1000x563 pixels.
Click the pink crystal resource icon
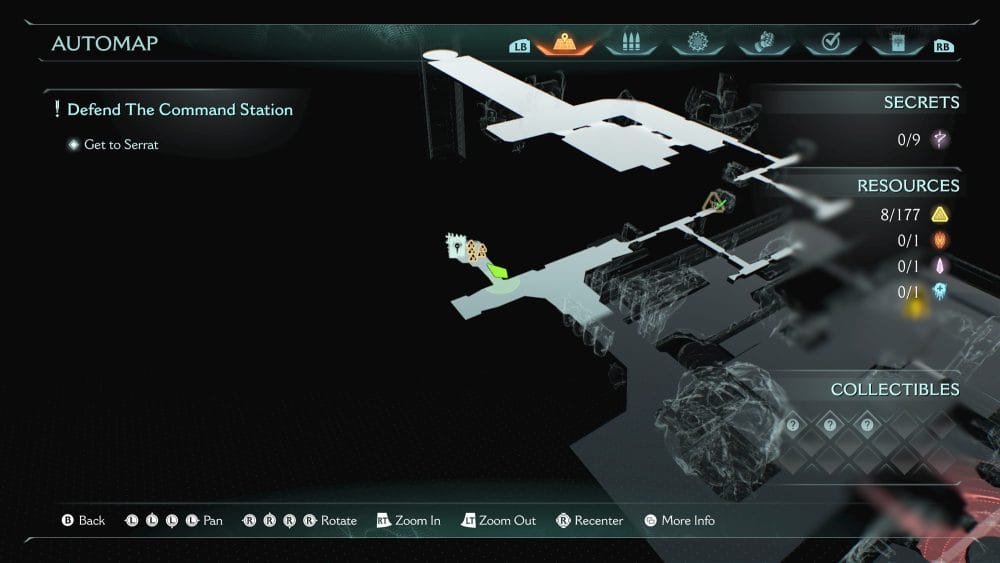(939, 266)
